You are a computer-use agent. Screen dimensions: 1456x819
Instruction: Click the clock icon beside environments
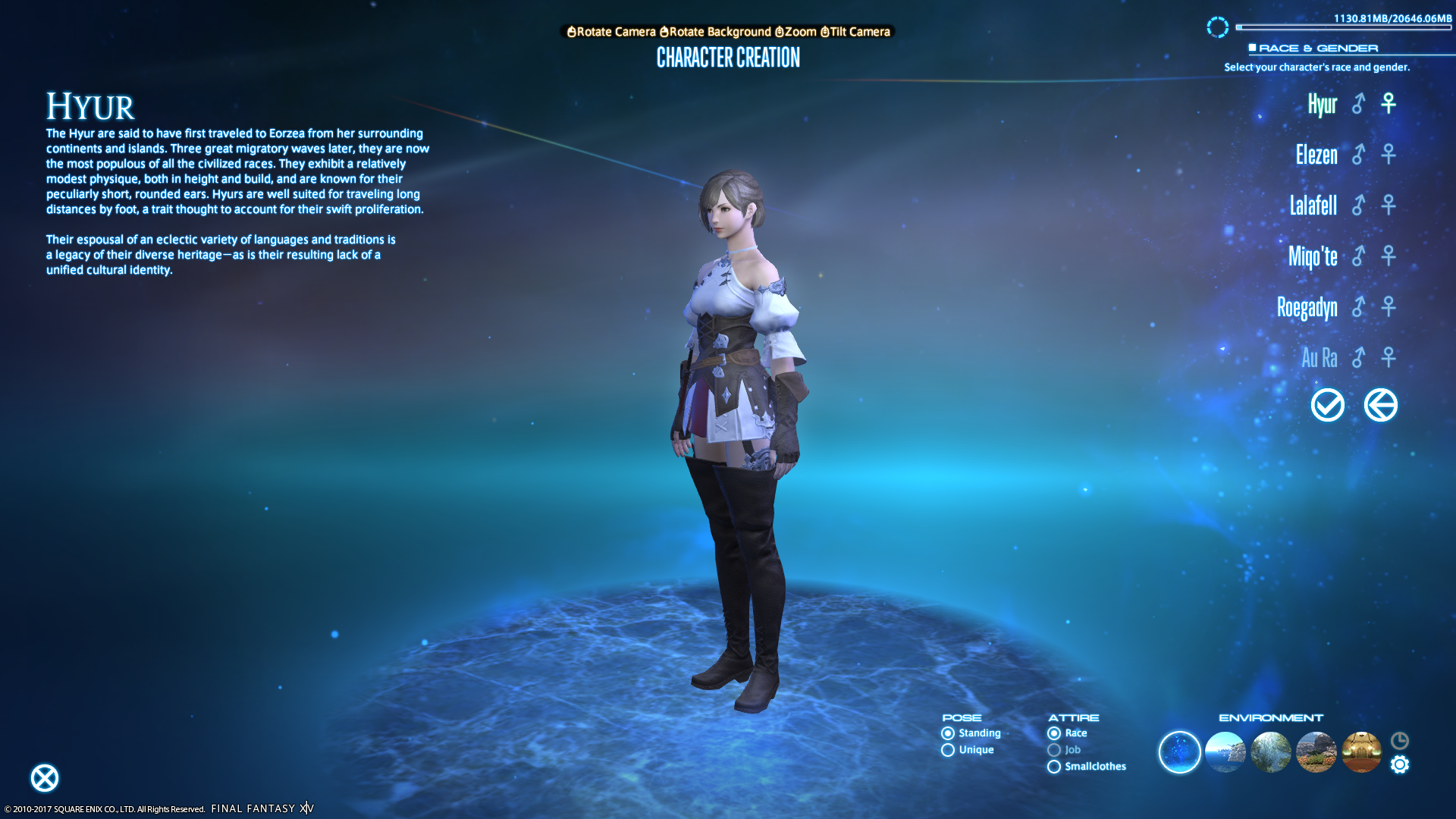click(x=1400, y=740)
